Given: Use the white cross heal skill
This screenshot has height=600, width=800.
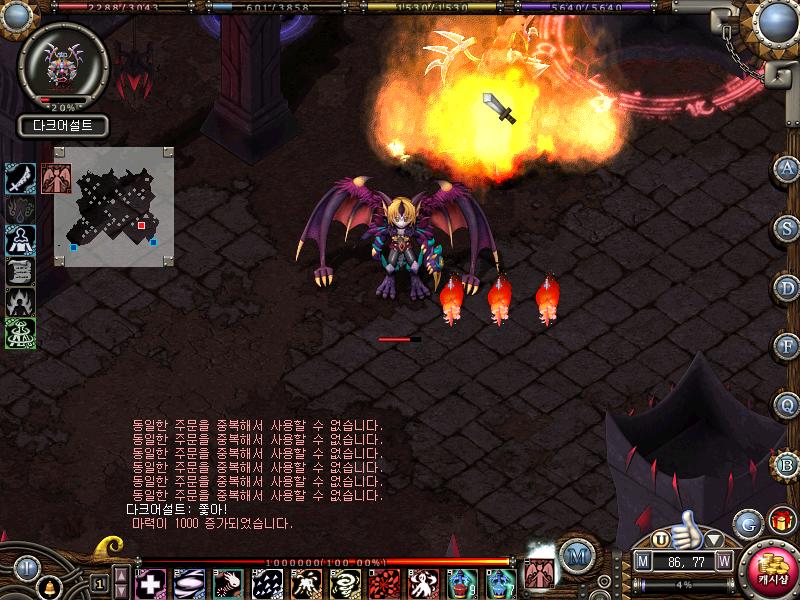Looking at the screenshot, I should coord(150,582).
